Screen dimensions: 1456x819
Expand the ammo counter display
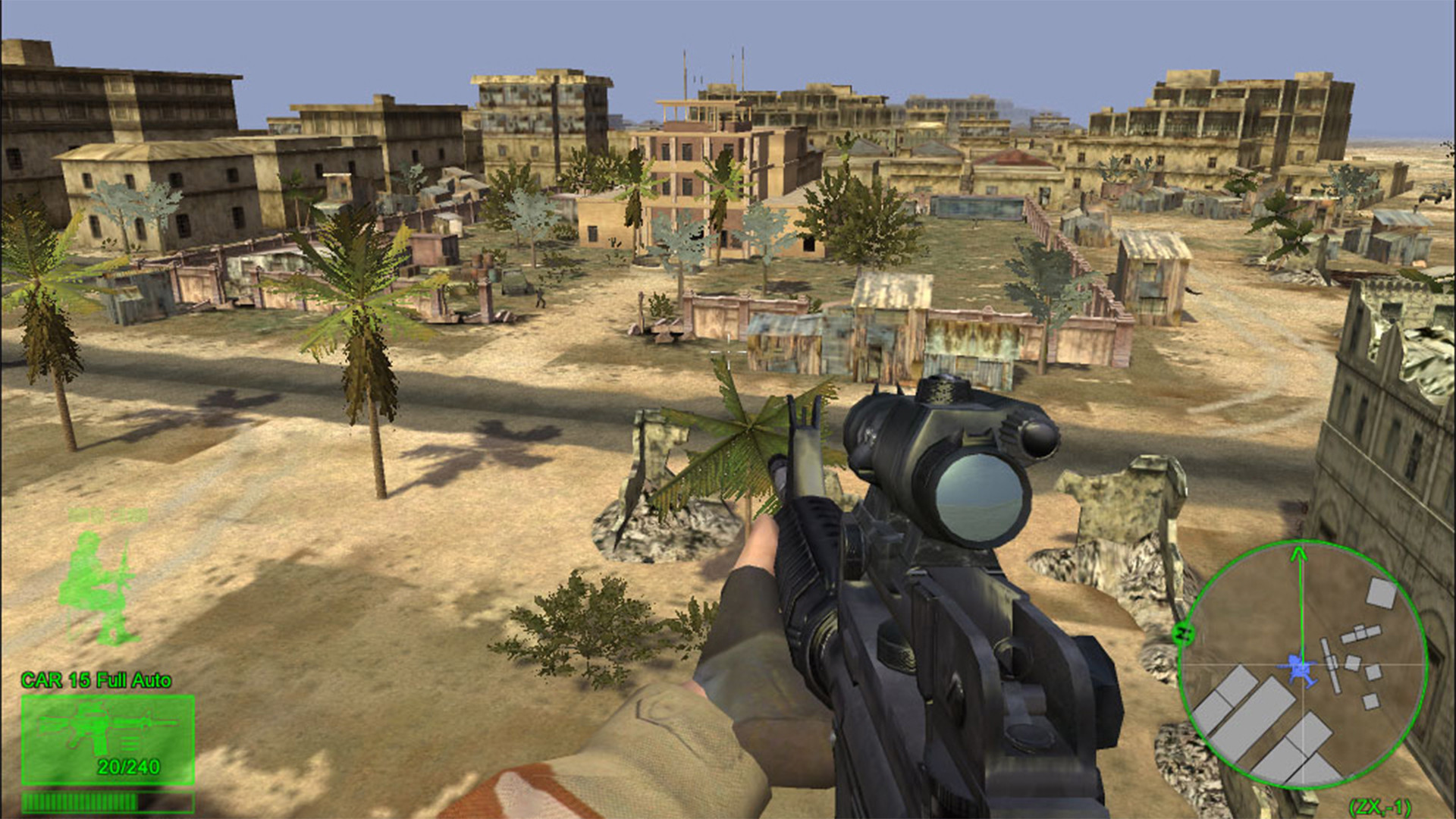tap(127, 766)
